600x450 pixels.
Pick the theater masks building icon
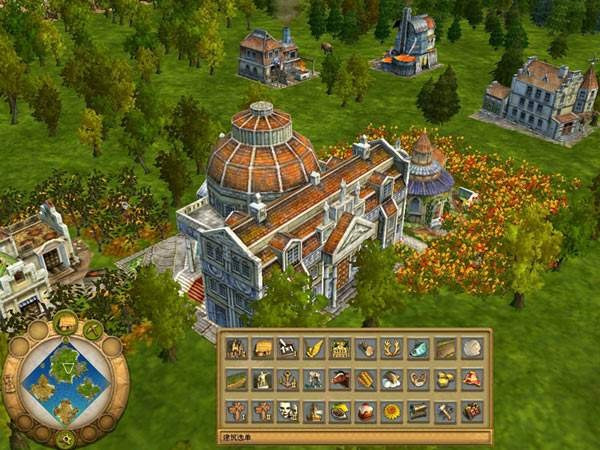(x=288, y=411)
